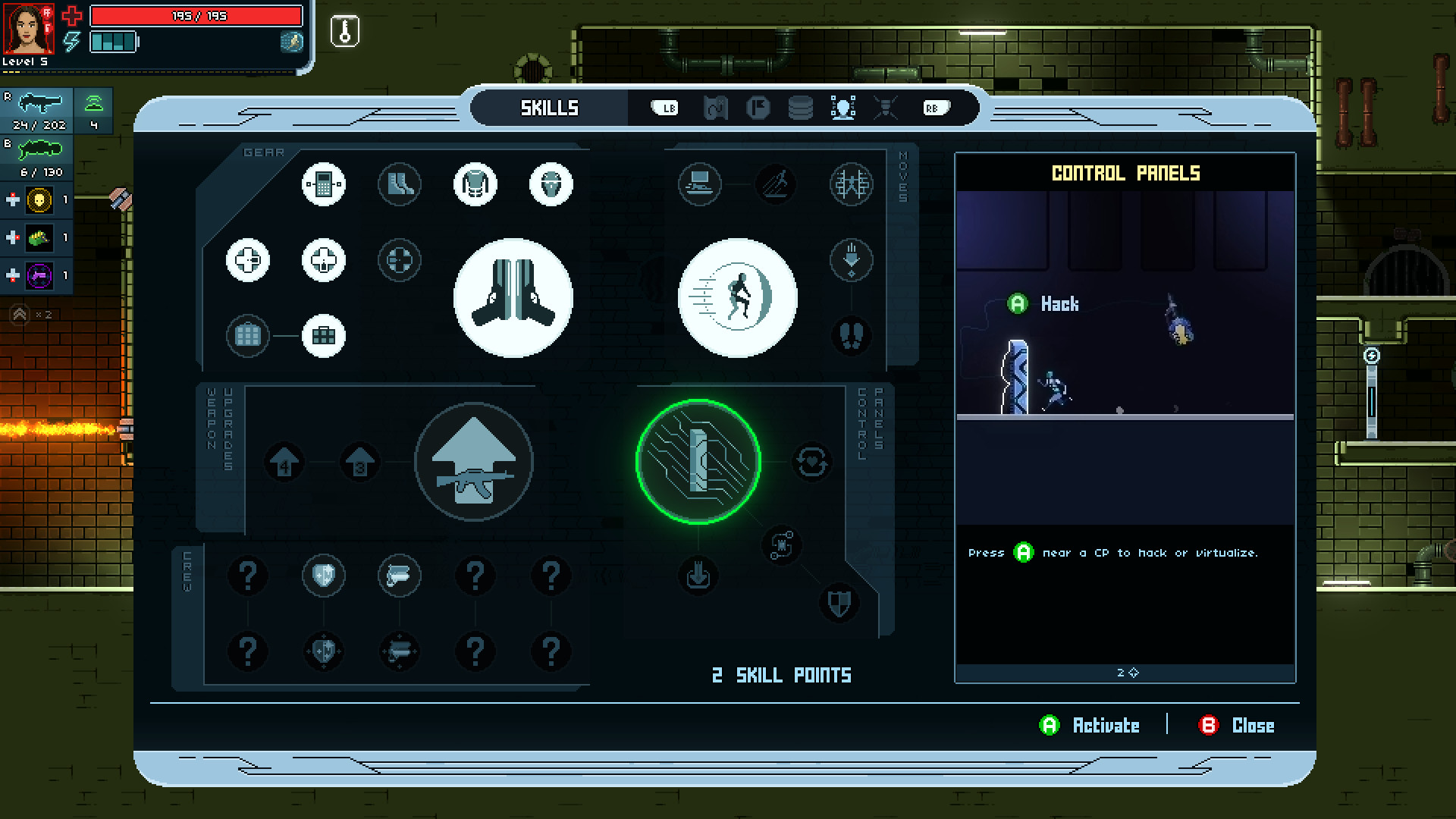1456x819 pixels.
Task: Select the dual pistols gear skill
Action: tap(513, 298)
